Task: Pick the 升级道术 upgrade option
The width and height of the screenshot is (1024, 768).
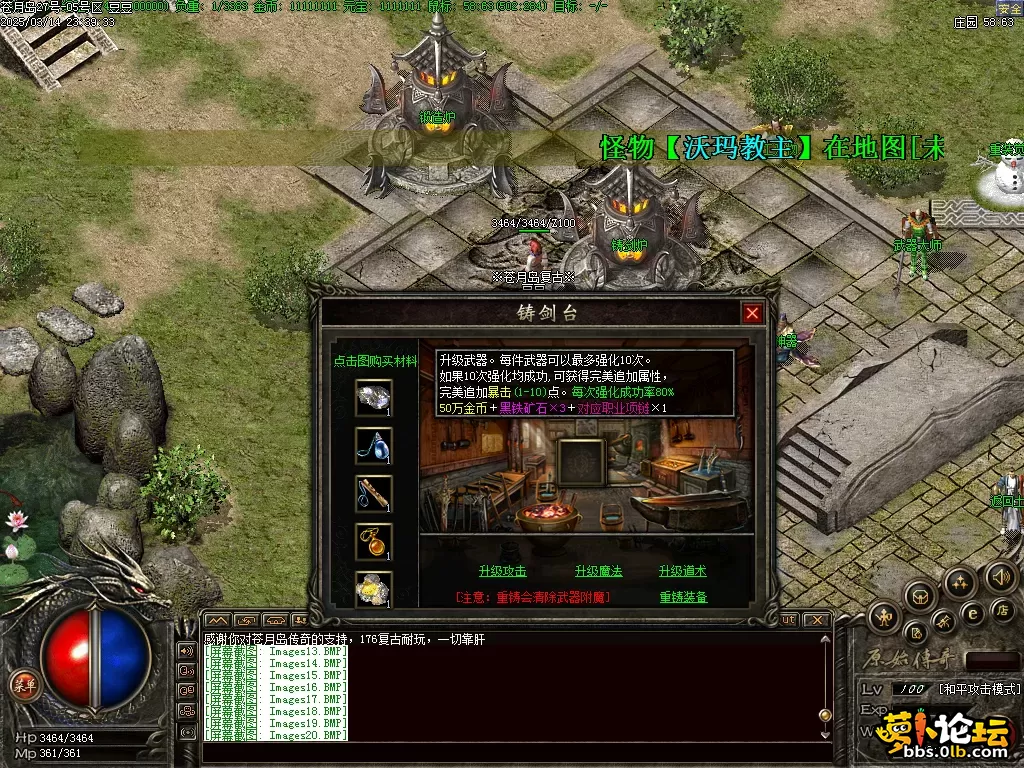Action: pyautogui.click(x=683, y=571)
